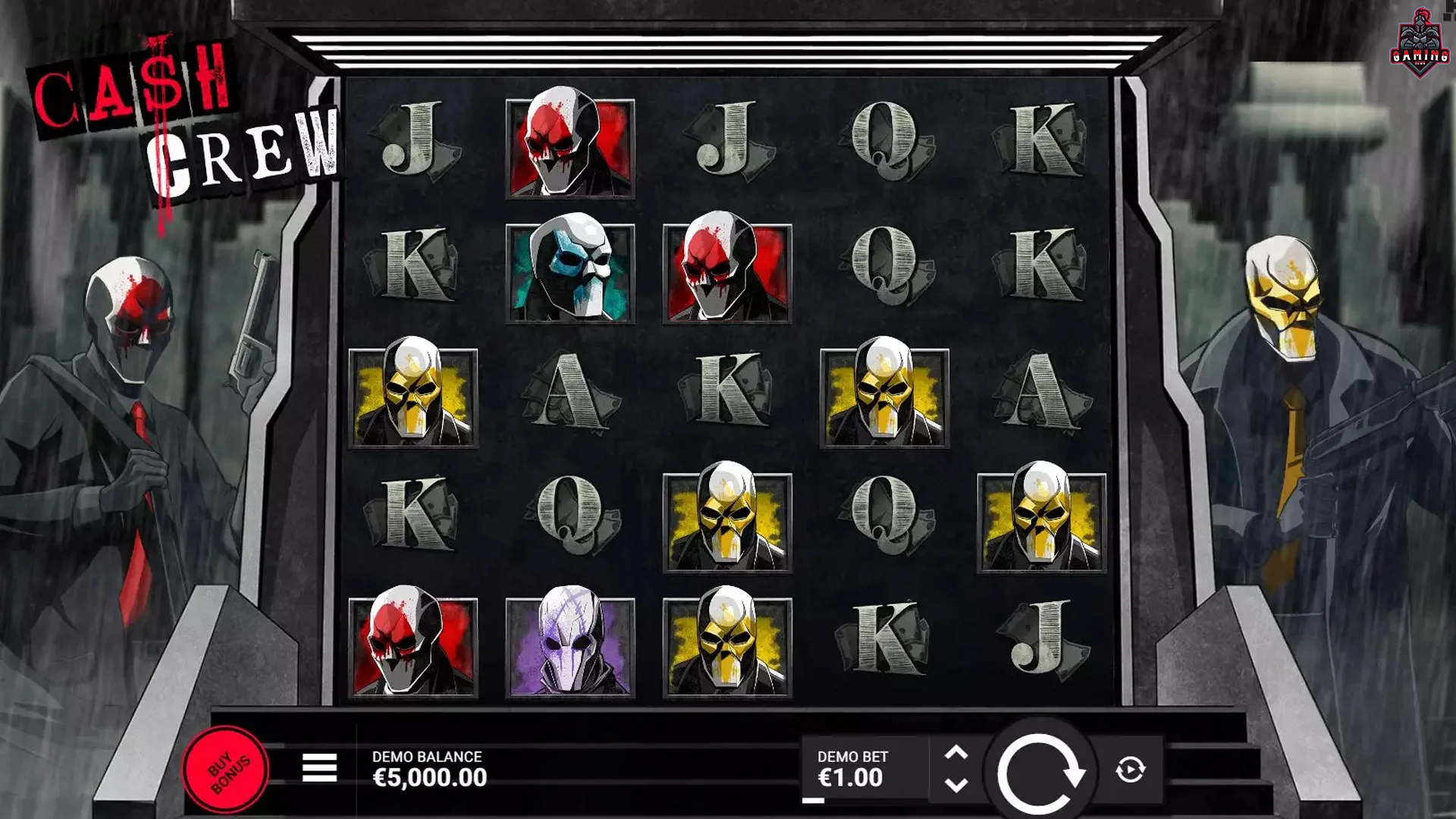Open the hamburger game menu
This screenshot has width=1456, height=819.
[319, 768]
